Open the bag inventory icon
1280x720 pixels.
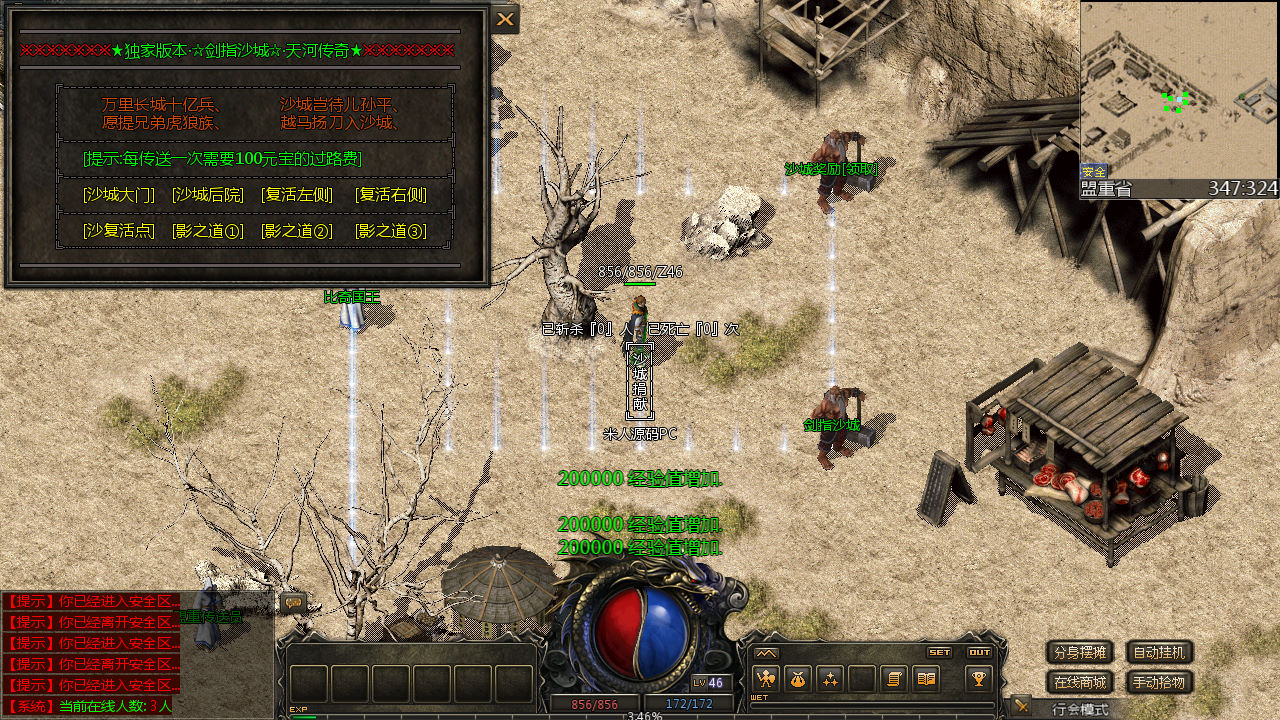pyautogui.click(x=797, y=679)
